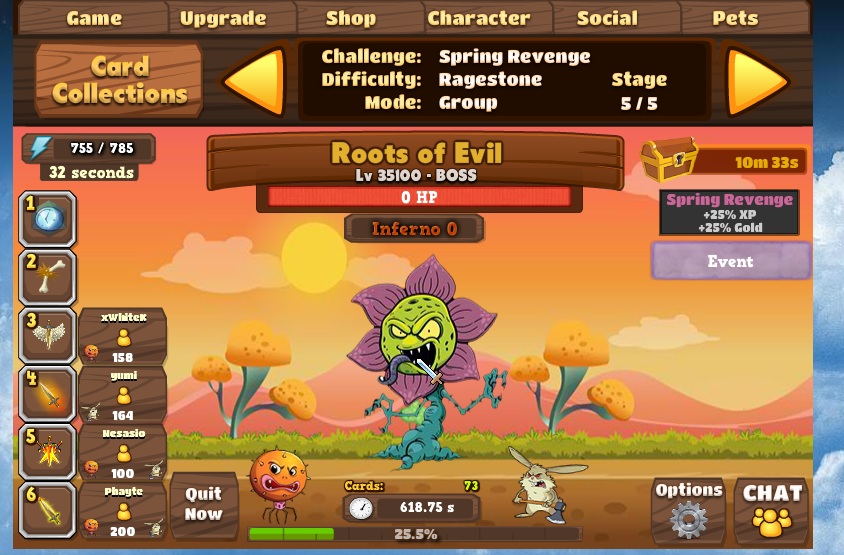The height and width of the screenshot is (555, 844).
Task: Click the right yellow arrow for next challenge
Action: tap(757, 80)
